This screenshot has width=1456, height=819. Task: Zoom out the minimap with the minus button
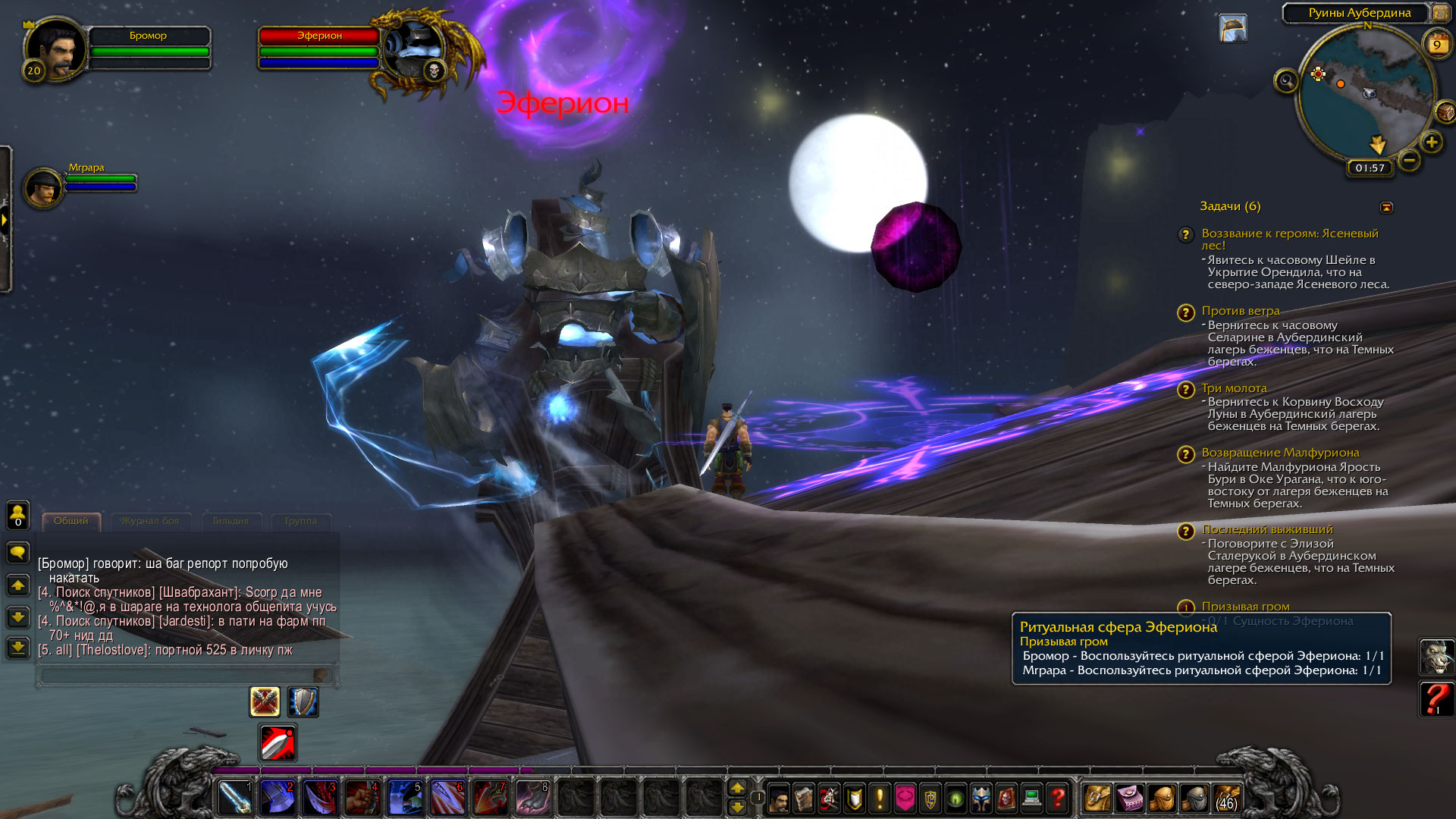coord(1409,160)
